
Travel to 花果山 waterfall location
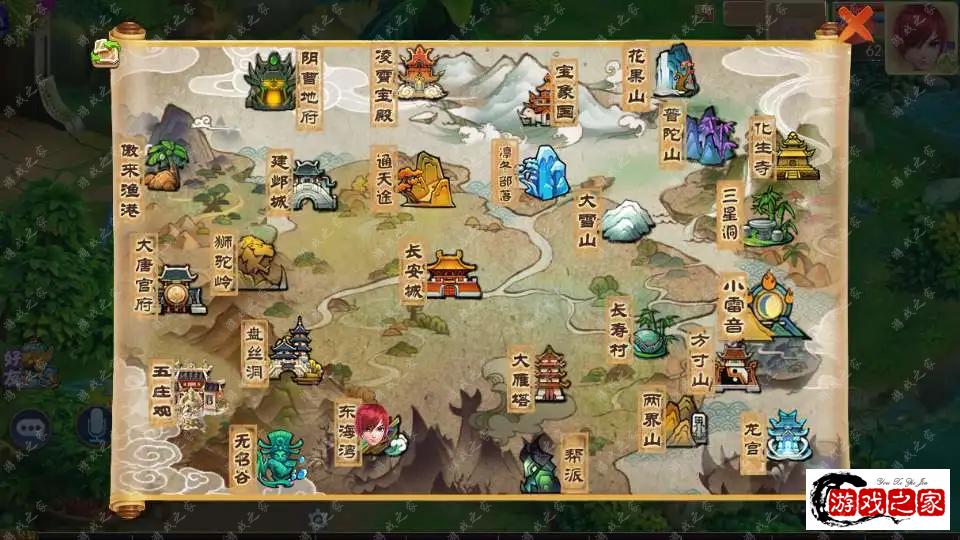675,70
